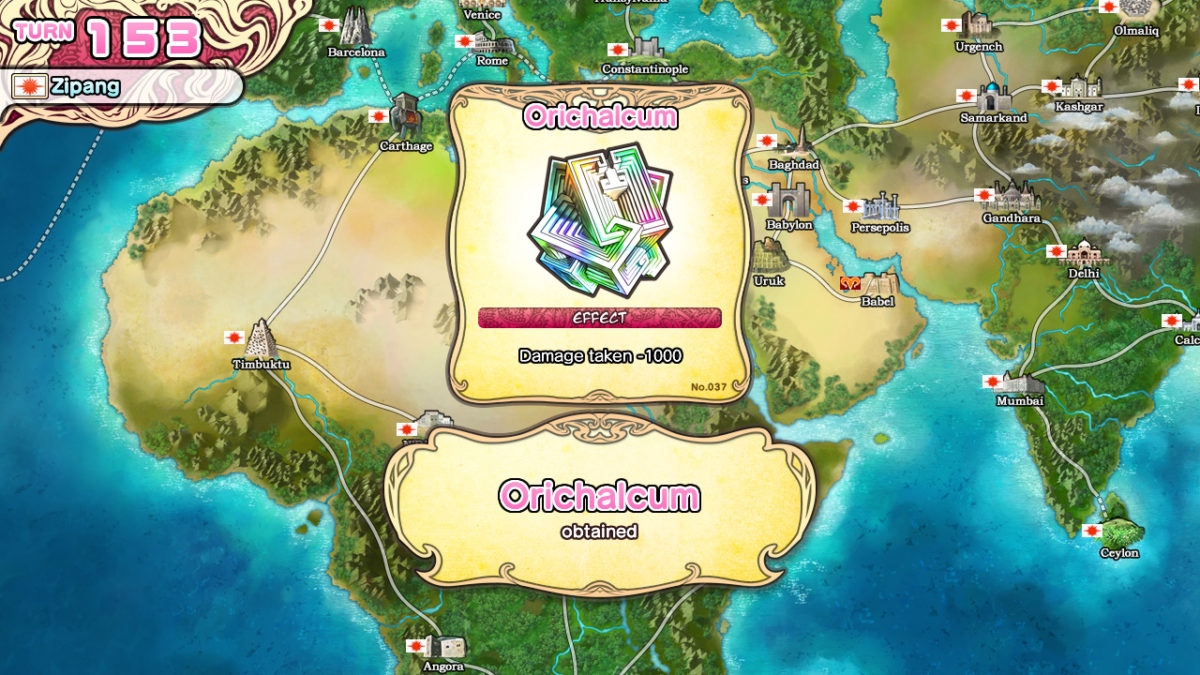The height and width of the screenshot is (675, 1200).
Task: Click the Persepolis city marker
Action: pos(880,207)
